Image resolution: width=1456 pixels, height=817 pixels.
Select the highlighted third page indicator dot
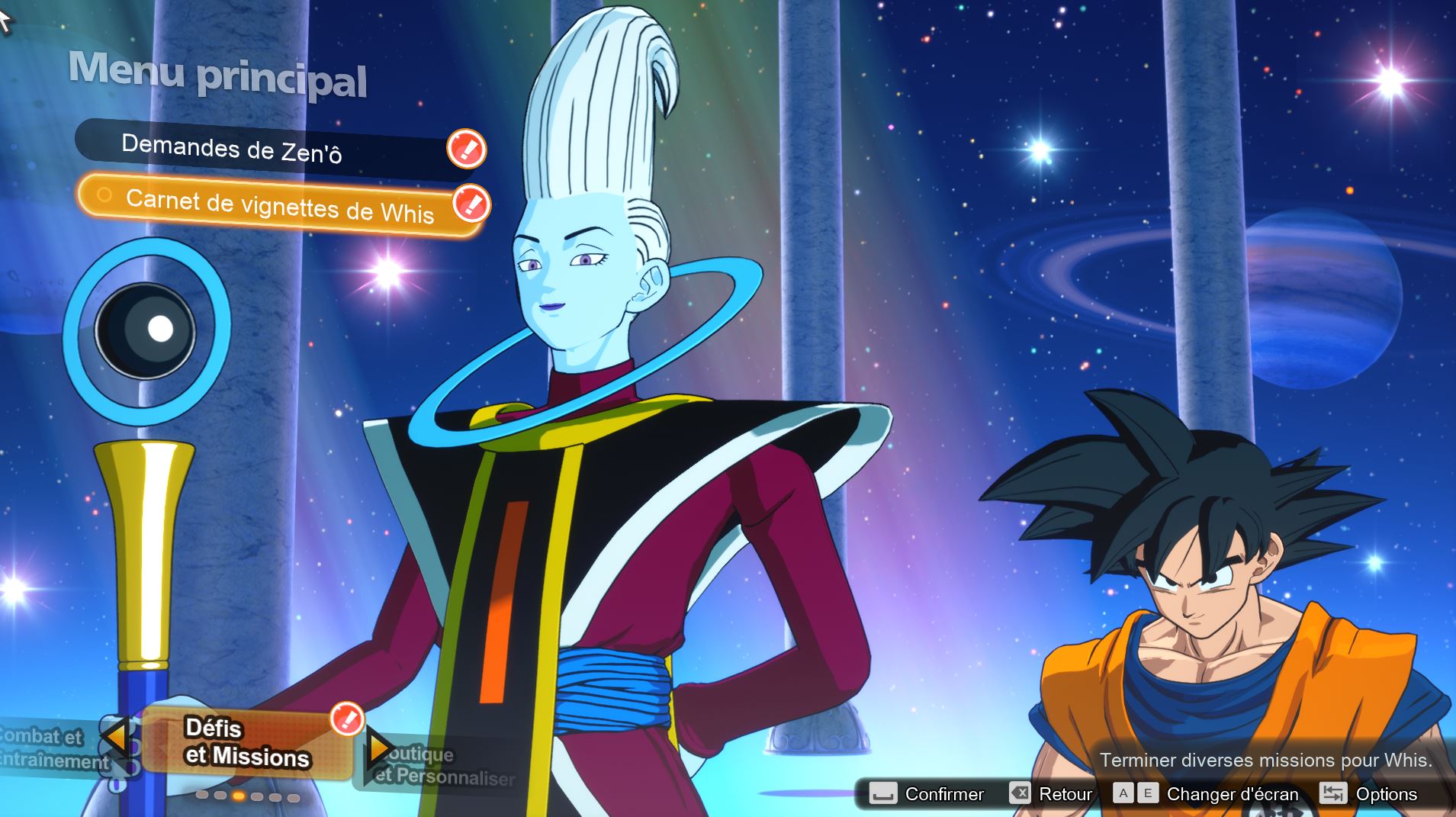click(x=239, y=796)
